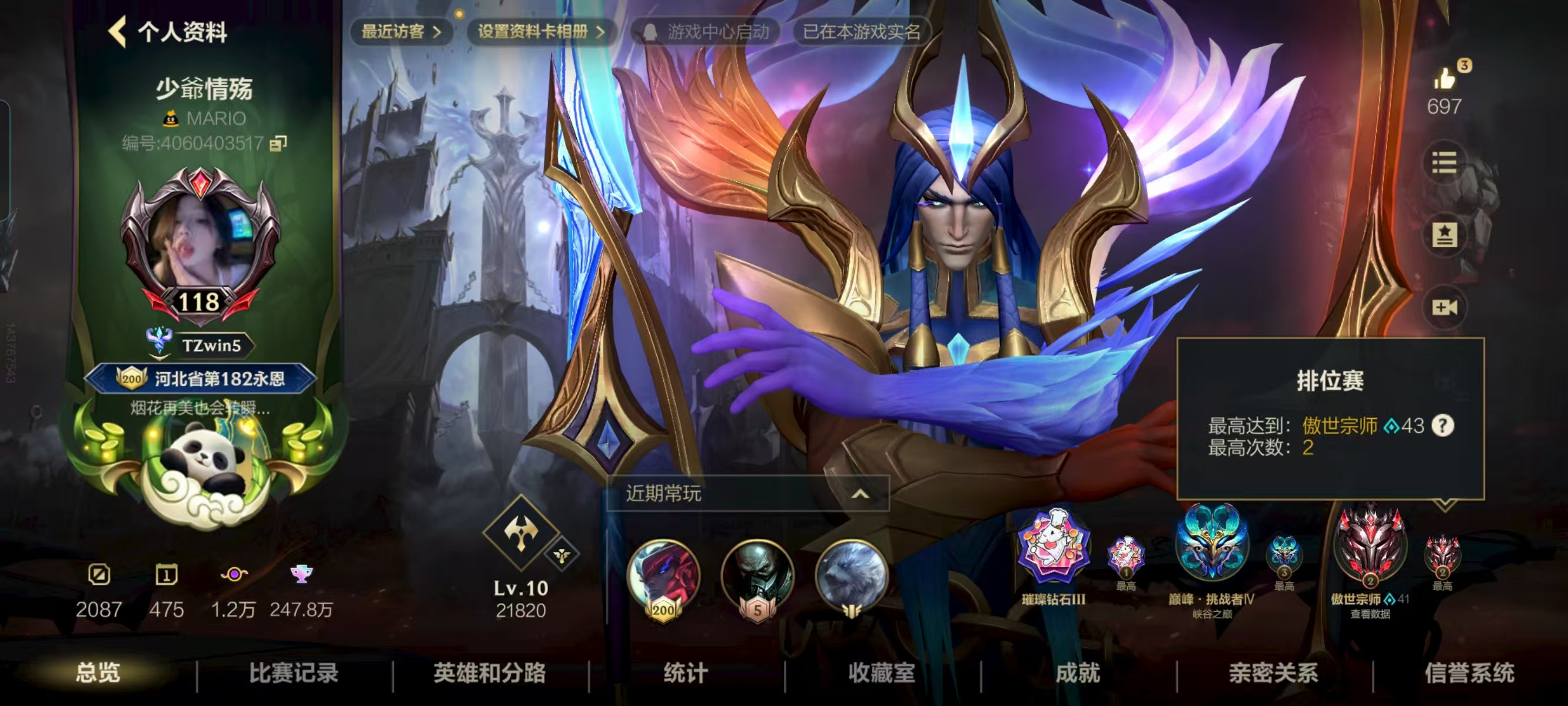Click the question mark beside 傲世宗师
Screen dimensions: 1568x706
(1443, 425)
